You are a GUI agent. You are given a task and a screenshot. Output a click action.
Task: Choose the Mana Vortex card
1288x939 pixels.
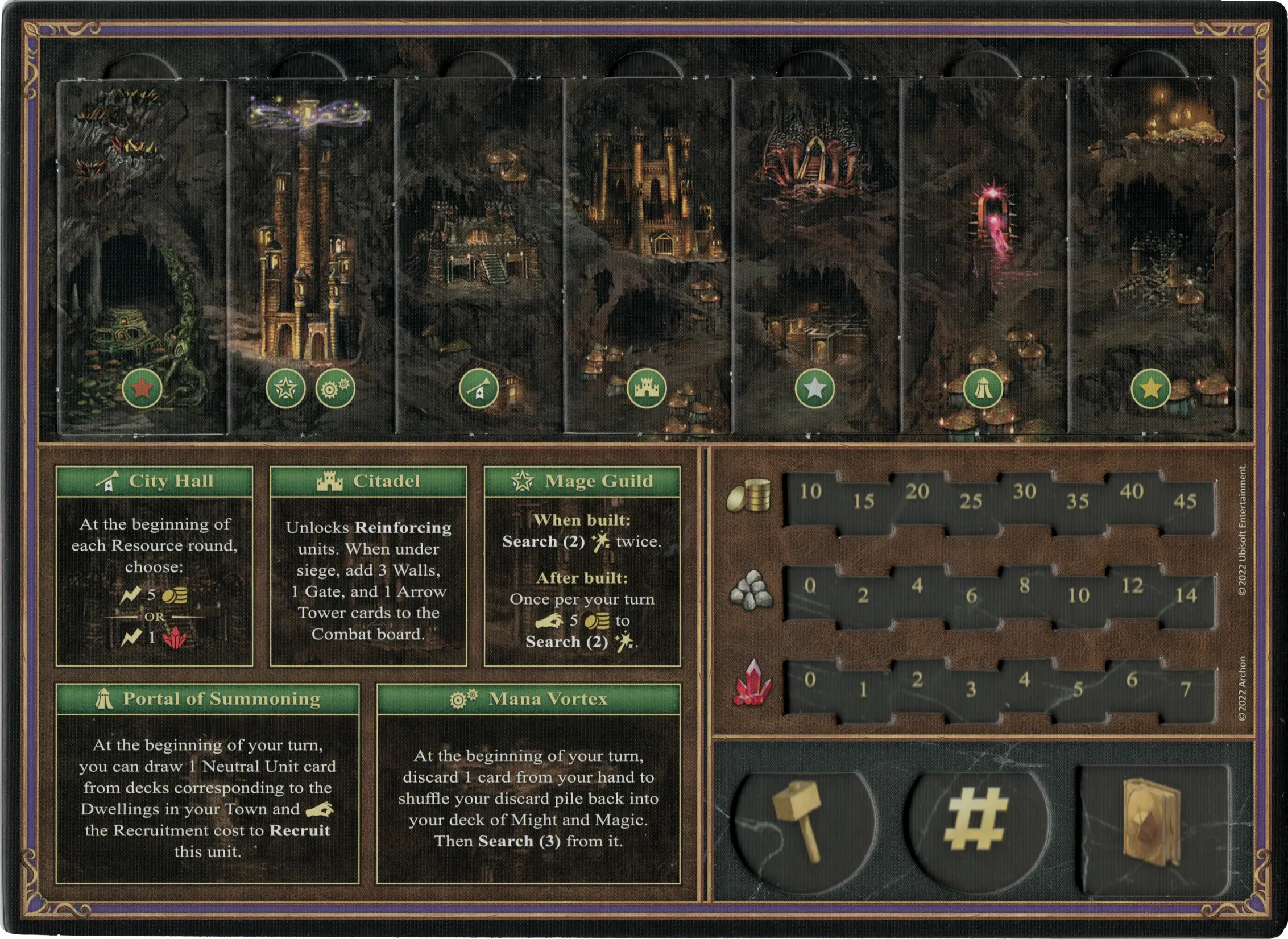(x=528, y=783)
